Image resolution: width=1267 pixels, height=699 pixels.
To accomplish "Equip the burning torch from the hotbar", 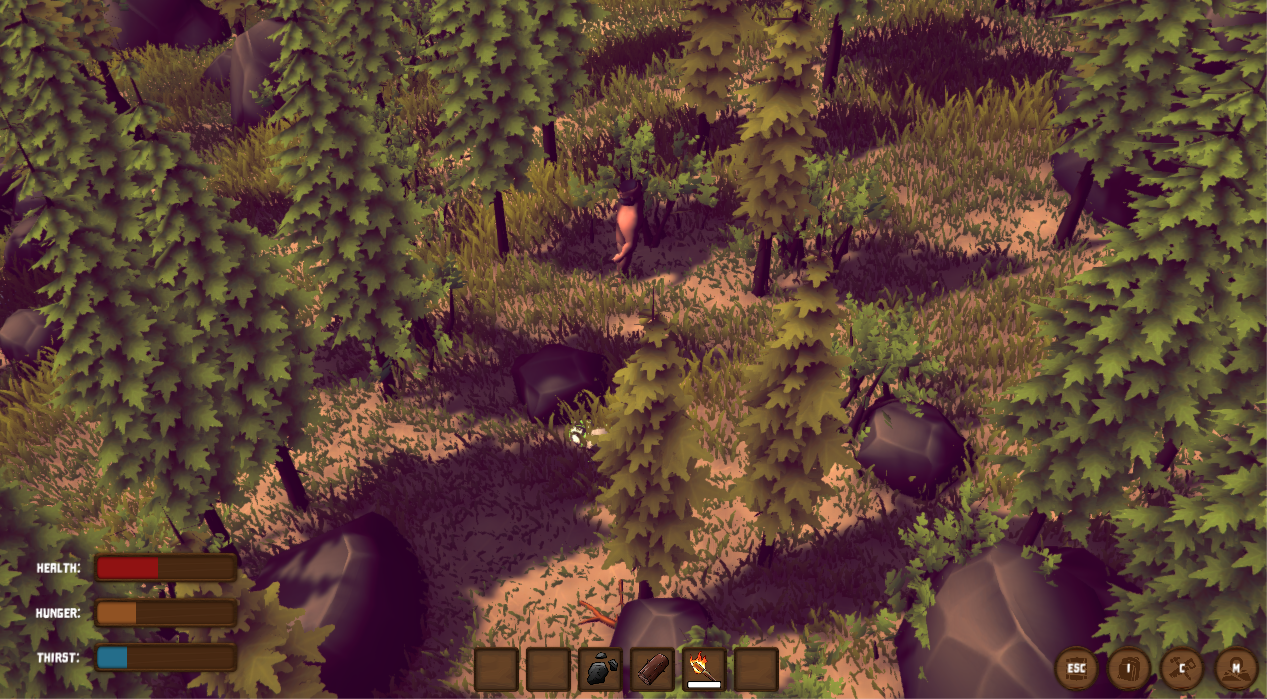I will [704, 669].
